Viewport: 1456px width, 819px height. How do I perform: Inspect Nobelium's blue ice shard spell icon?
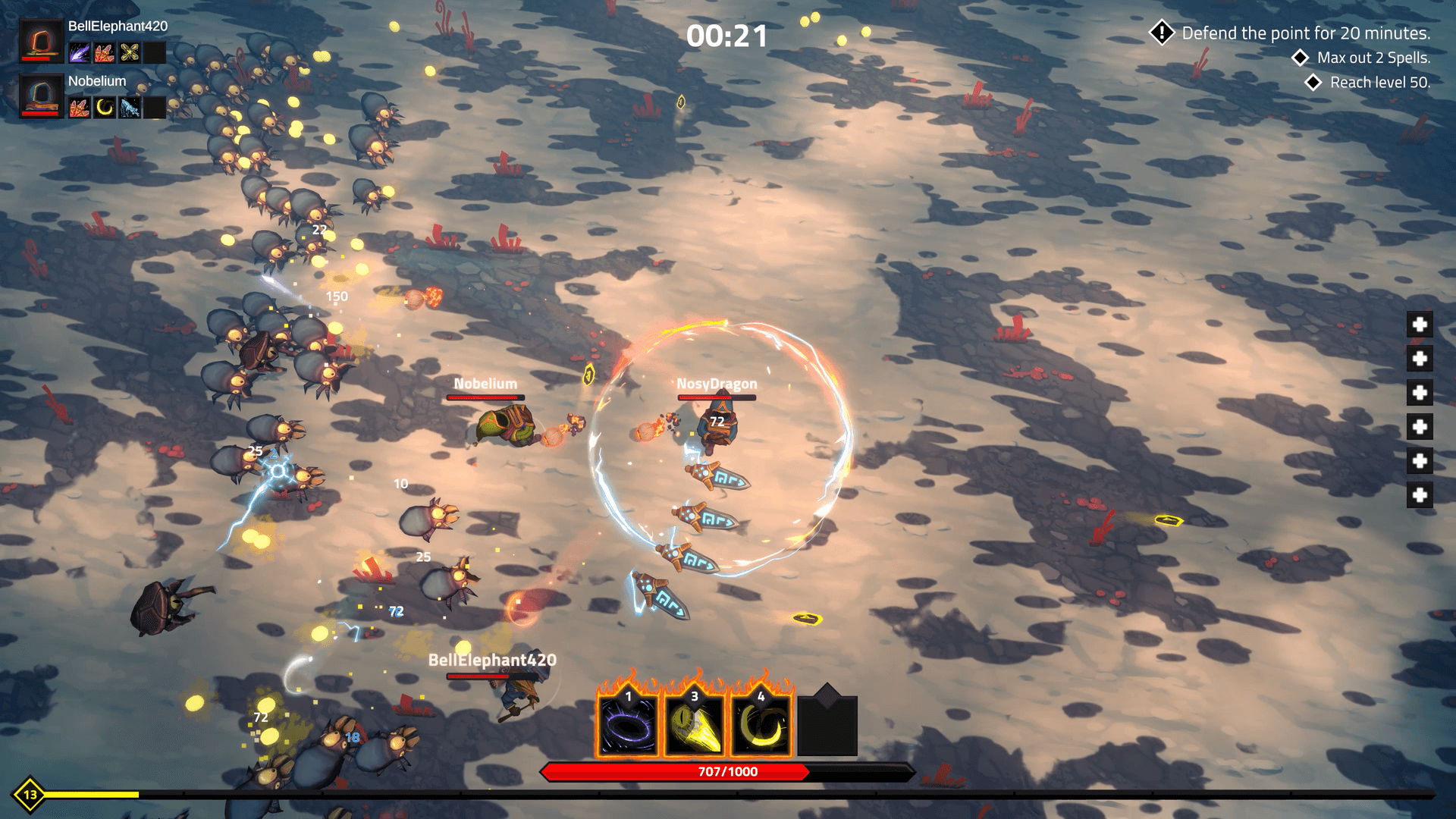coord(130,108)
